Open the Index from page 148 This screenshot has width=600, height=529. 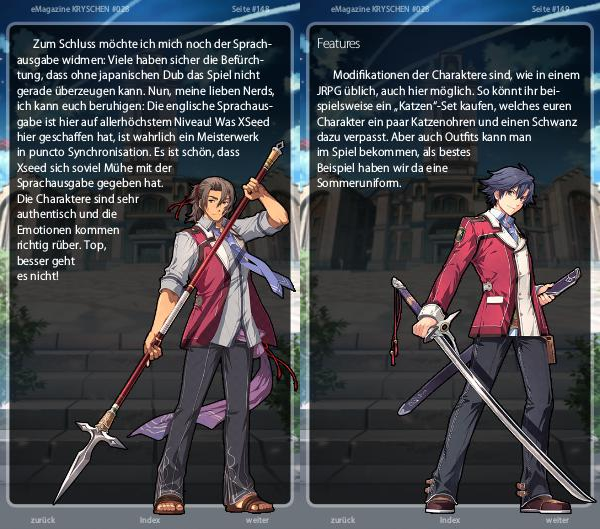point(150,520)
